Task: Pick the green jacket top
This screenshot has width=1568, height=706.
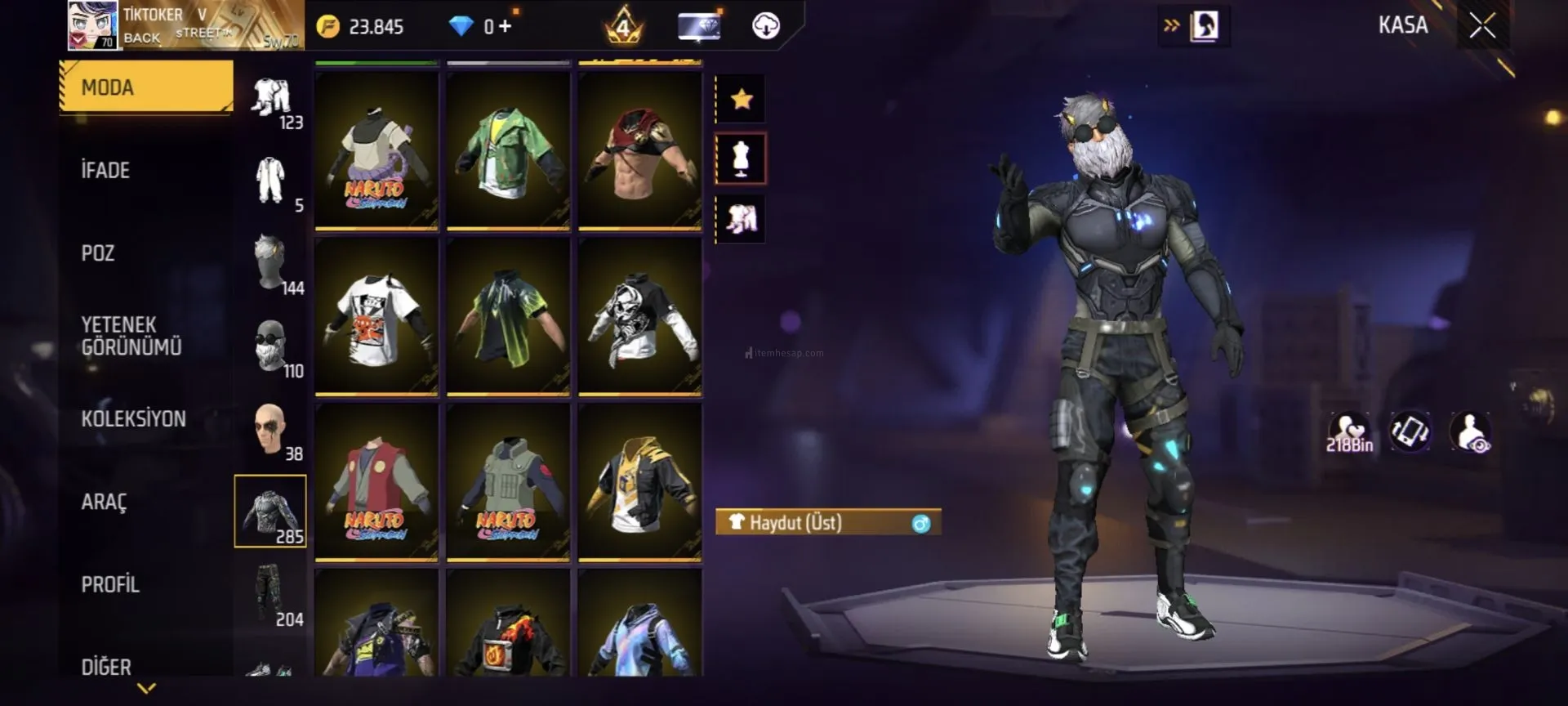Action: (x=508, y=150)
